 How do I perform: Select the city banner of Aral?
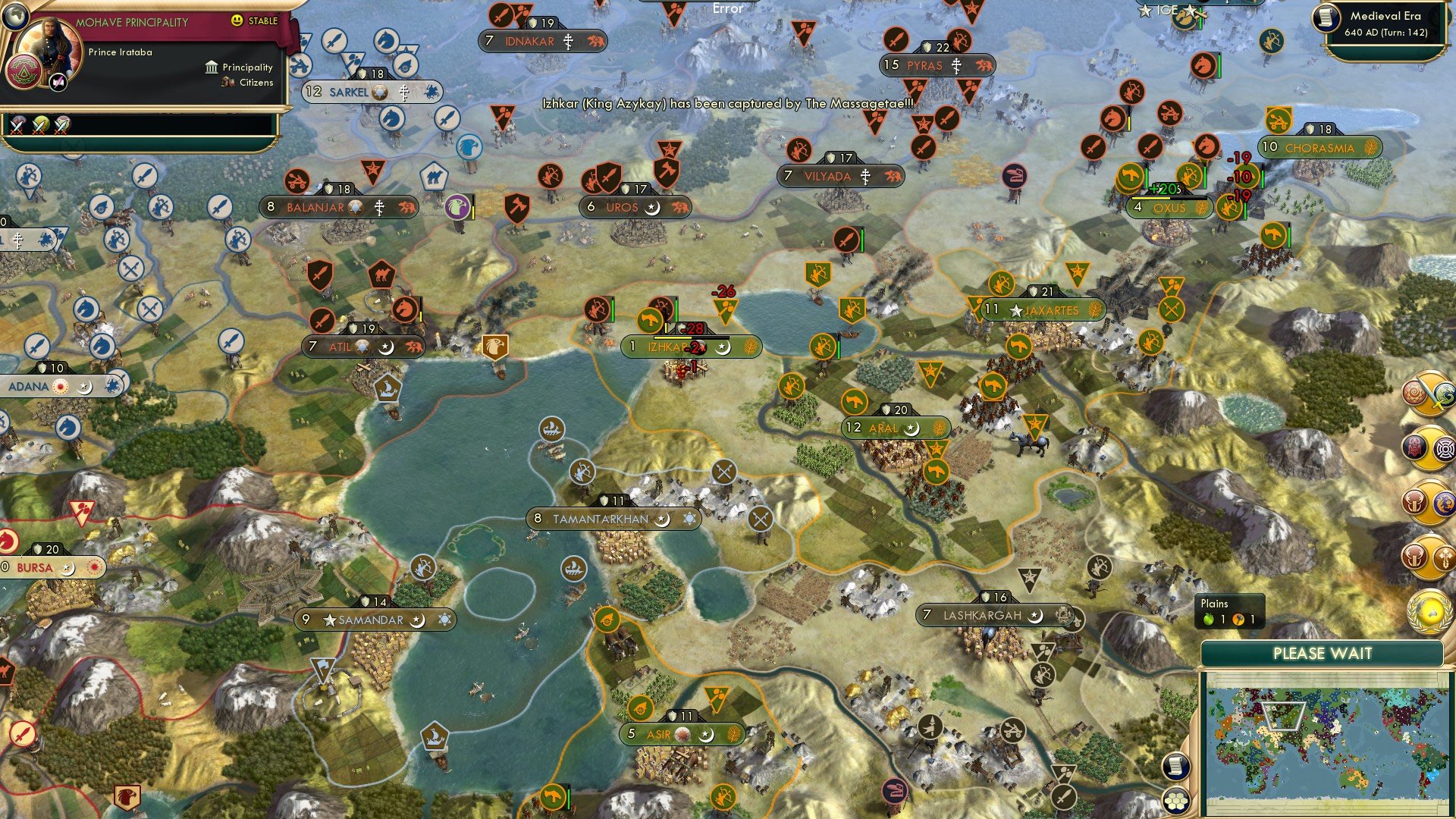[895, 428]
